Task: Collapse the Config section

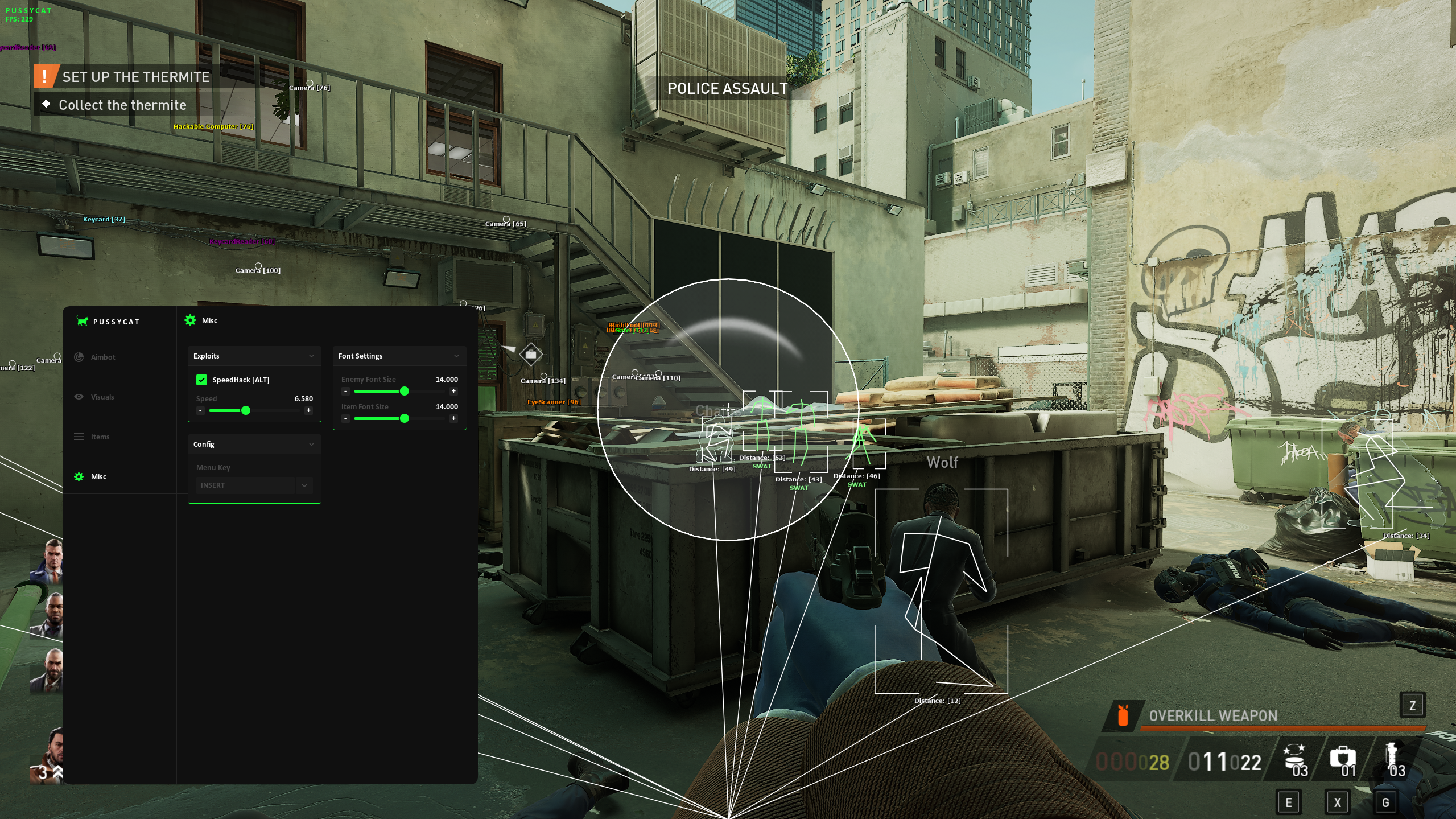Action: click(x=311, y=444)
